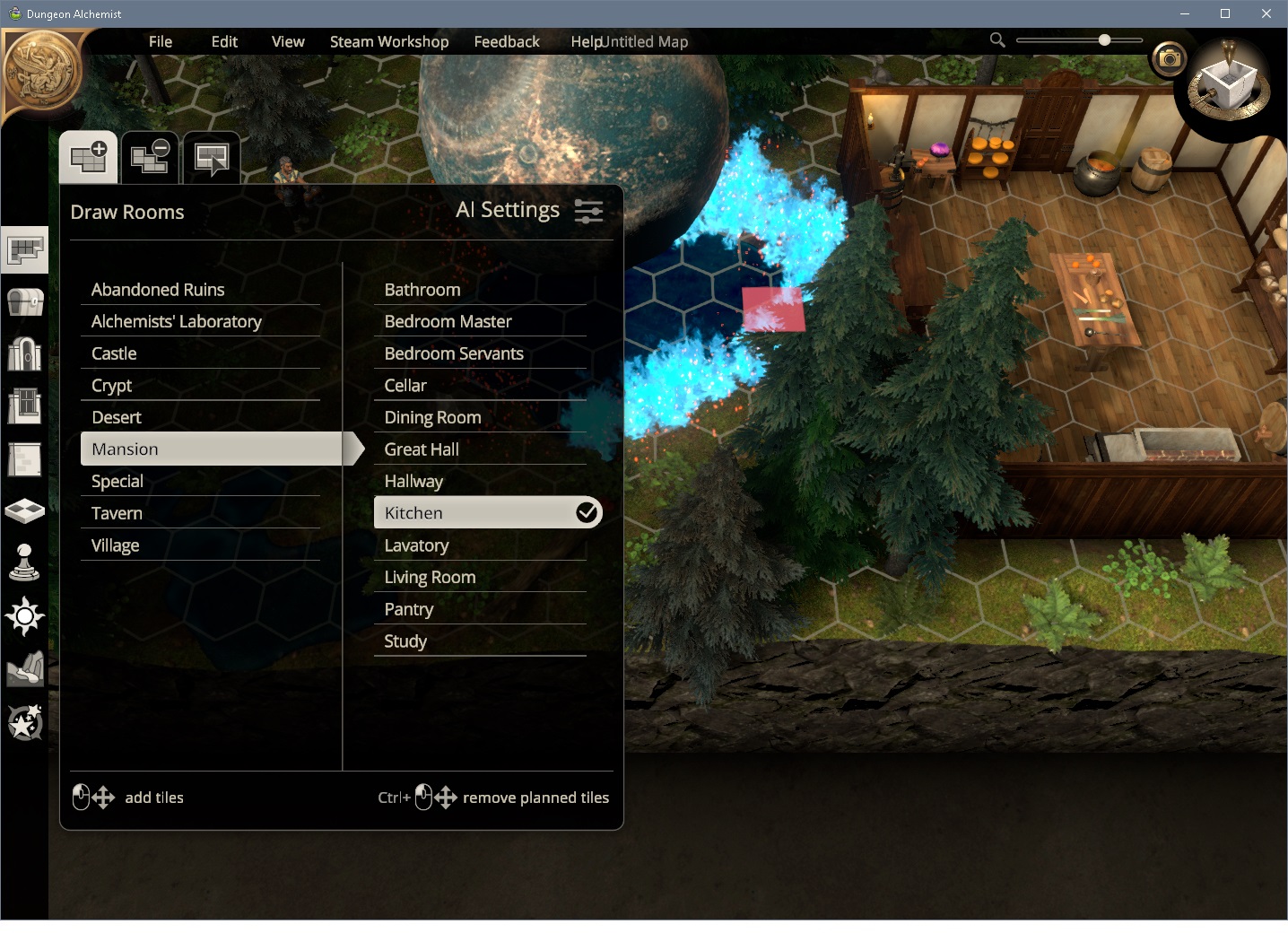Open the Steam Workshop menu
1288x933 pixels.
[x=389, y=41]
